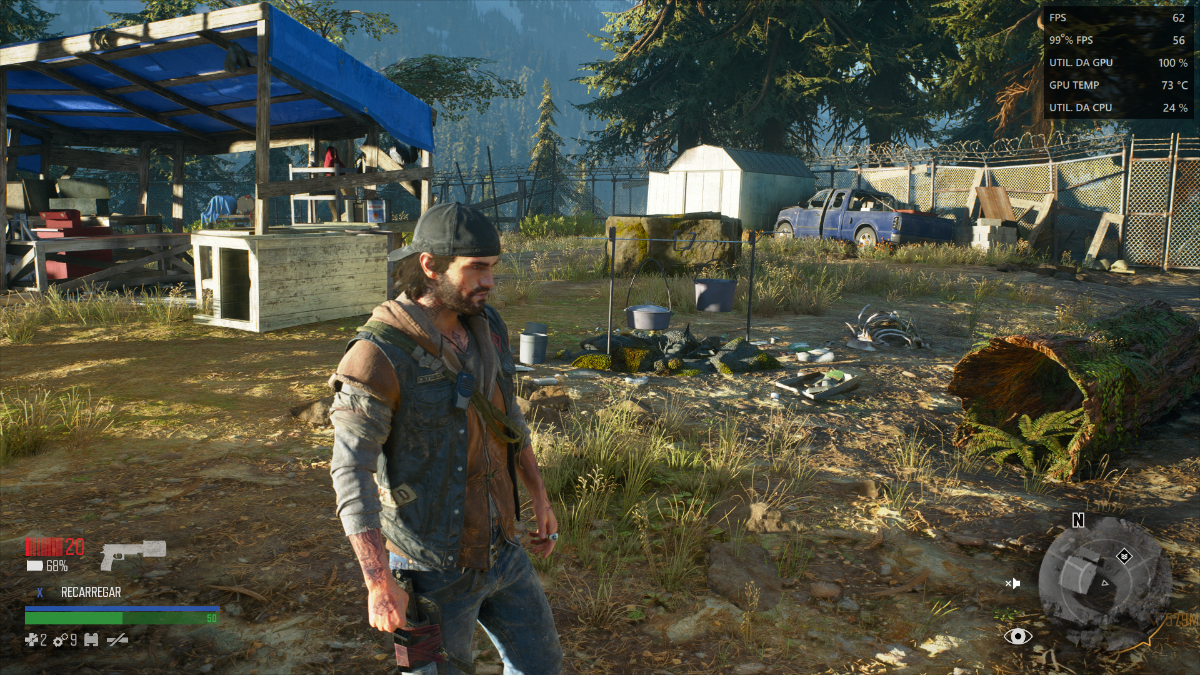Click the eye visibility indicator
The width and height of the screenshot is (1200, 675).
tap(1018, 635)
